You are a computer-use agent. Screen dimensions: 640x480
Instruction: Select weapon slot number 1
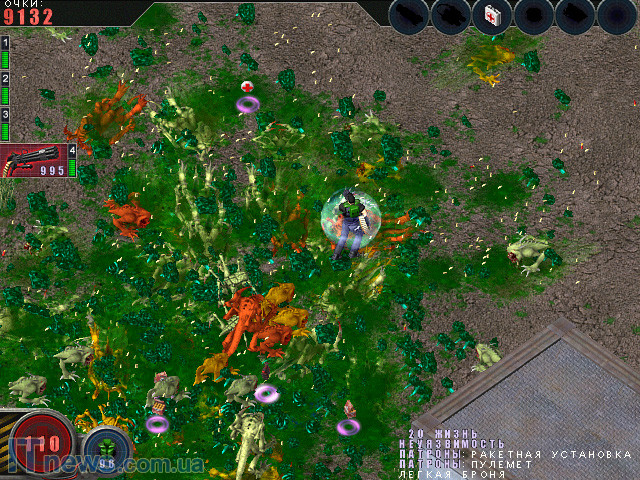[x=5, y=52]
